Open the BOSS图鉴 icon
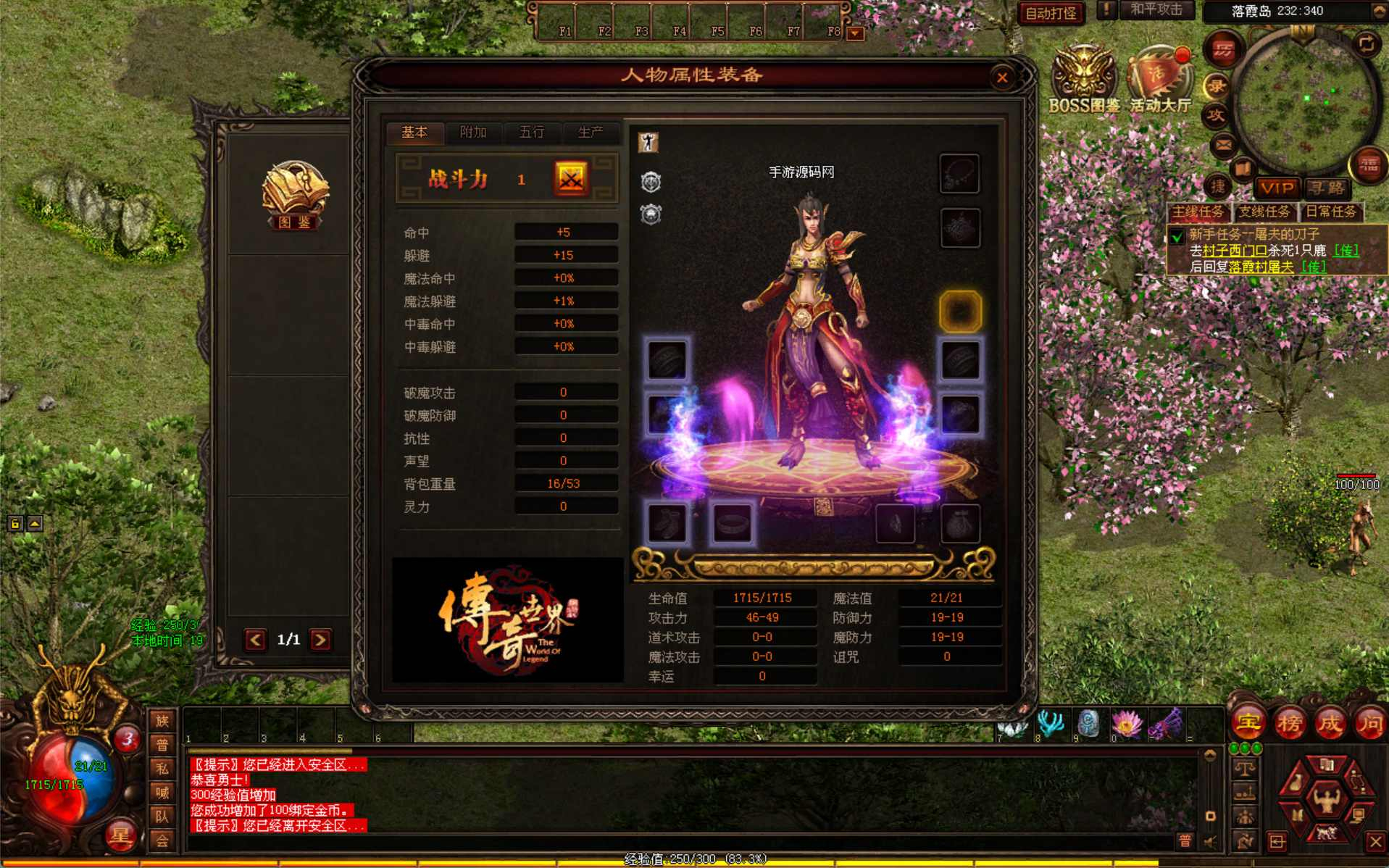Image resolution: width=1389 pixels, height=868 pixels. (1084, 80)
